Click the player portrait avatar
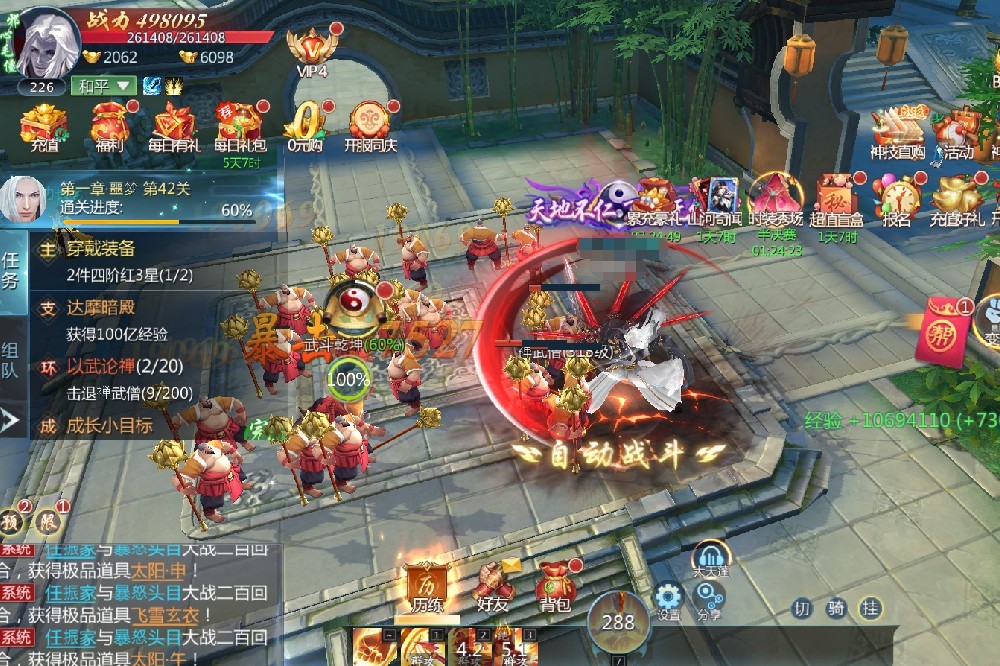 pyautogui.click(x=45, y=45)
